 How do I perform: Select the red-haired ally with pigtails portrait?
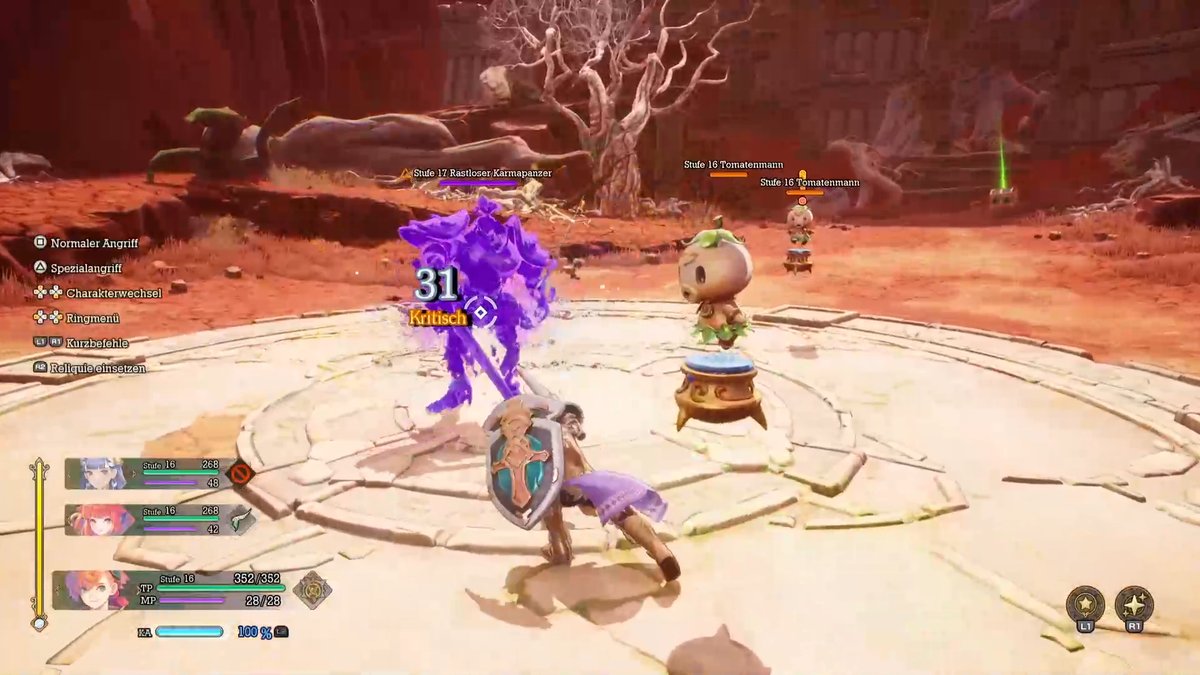pos(101,519)
